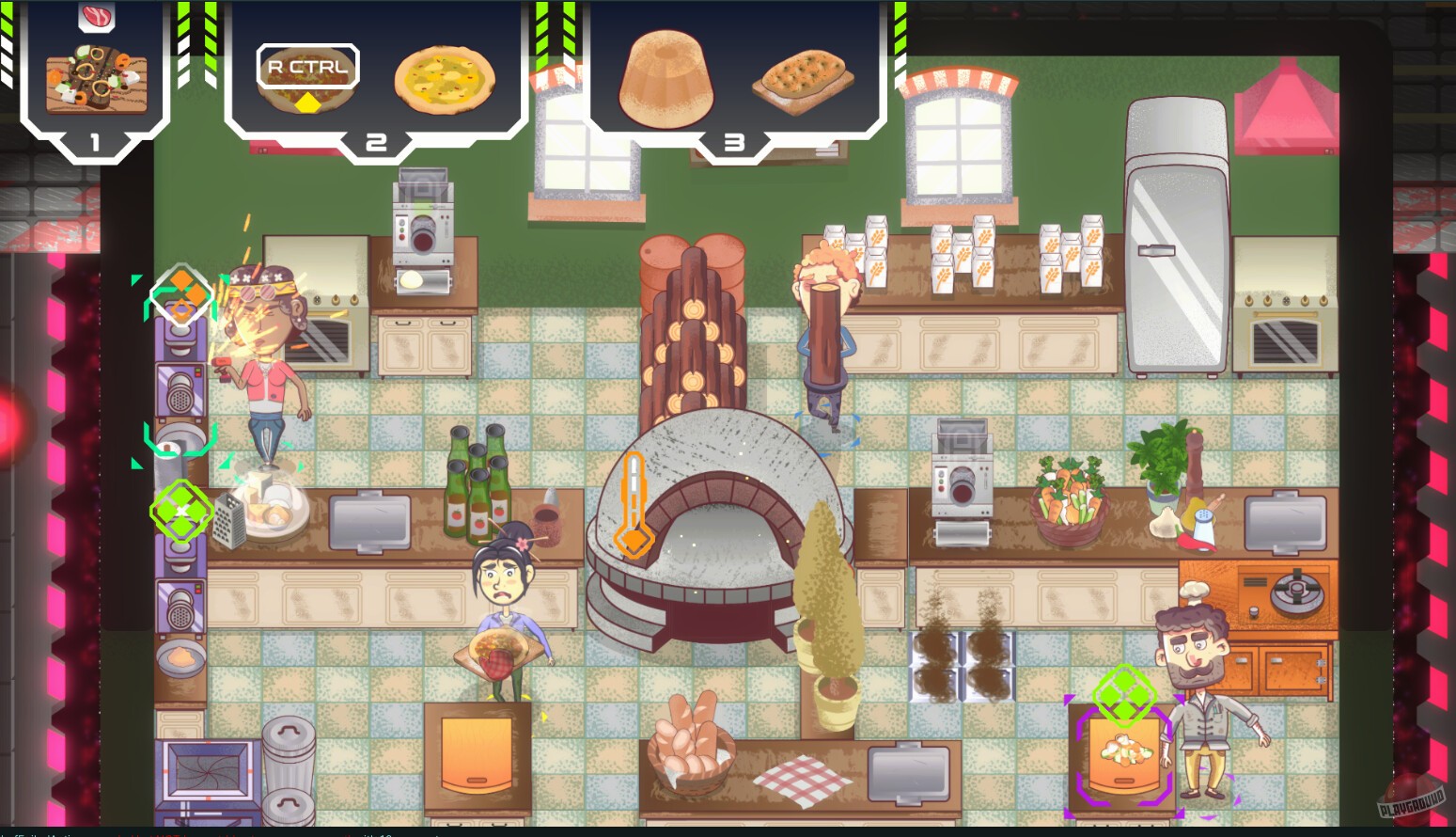Toggle the purple highlight frame around the dough machine

tap(1124, 757)
